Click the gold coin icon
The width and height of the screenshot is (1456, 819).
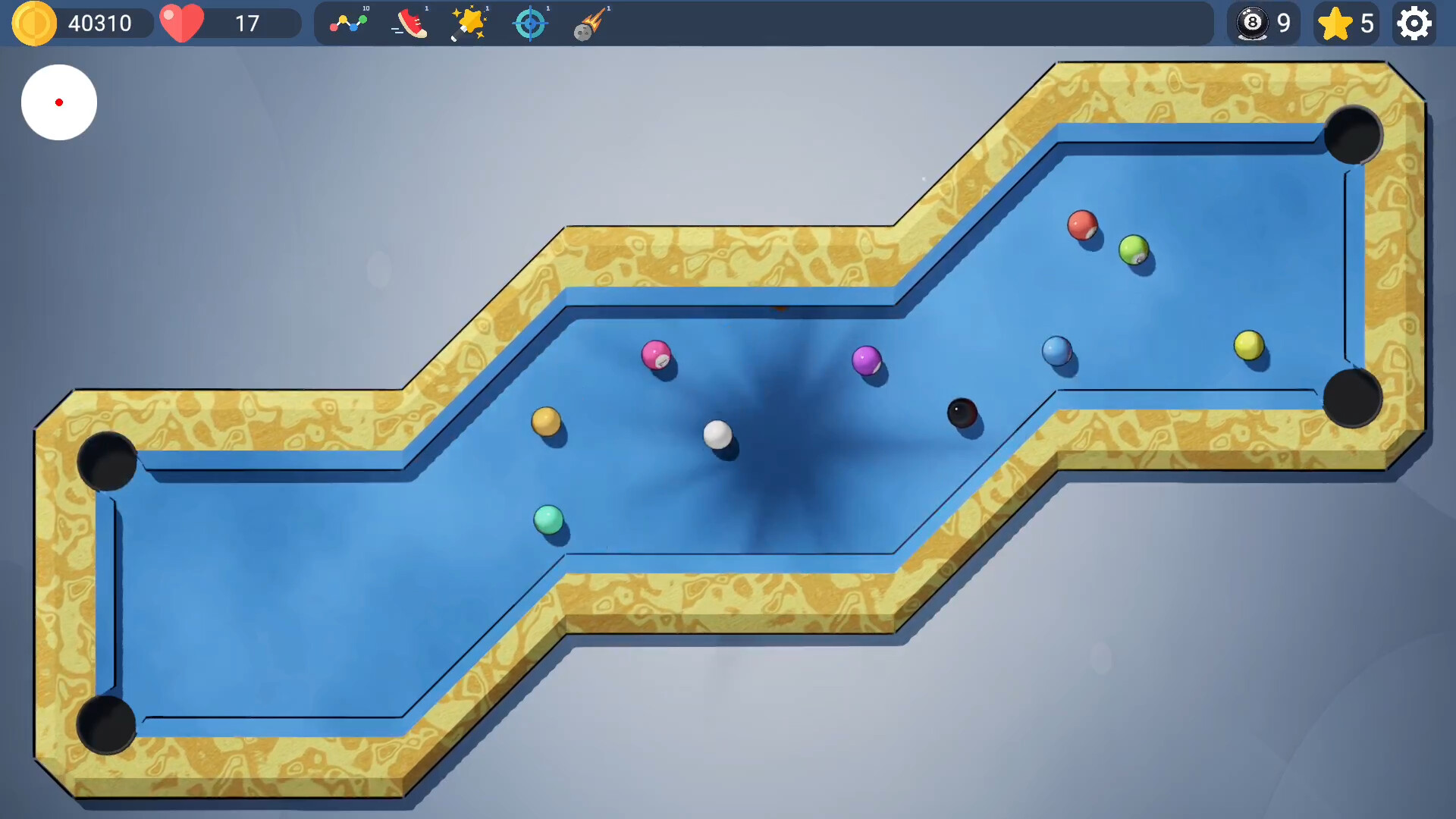click(x=33, y=24)
